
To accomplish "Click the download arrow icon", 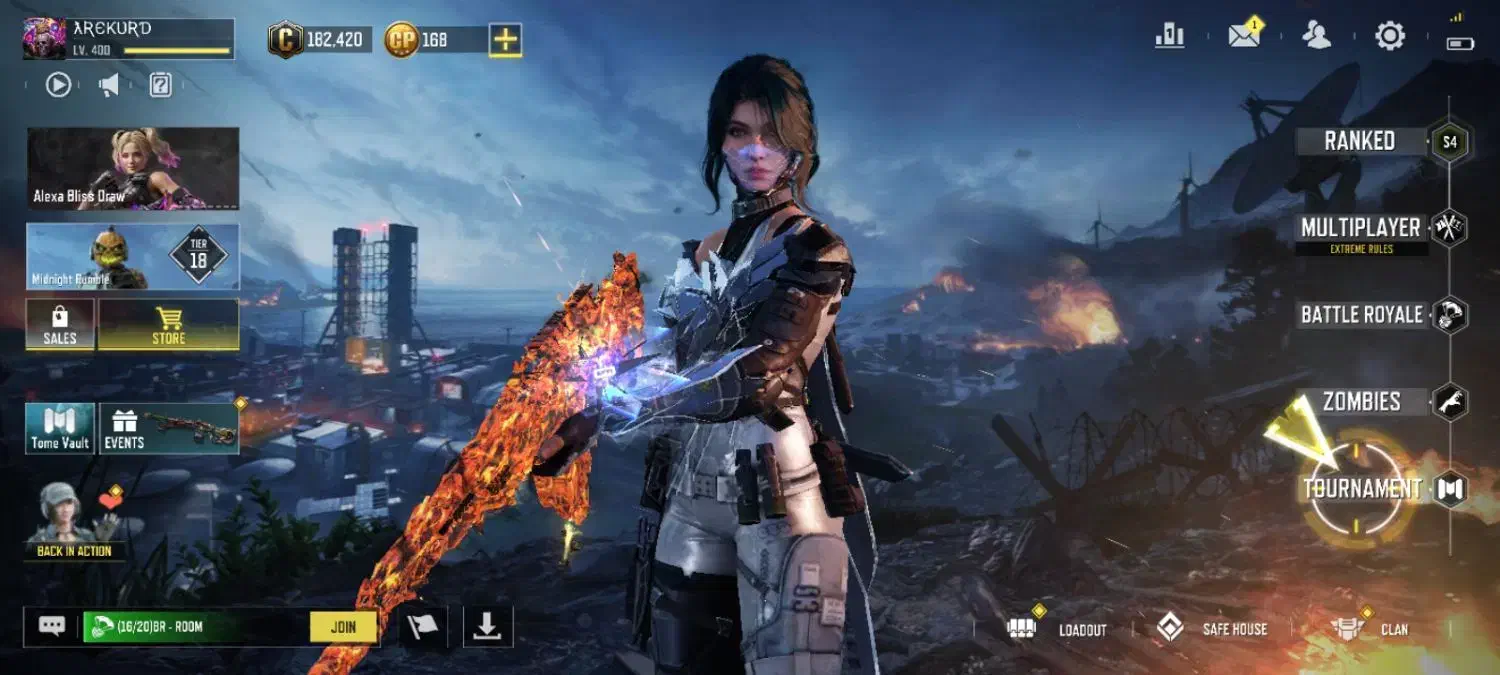I will pos(487,627).
